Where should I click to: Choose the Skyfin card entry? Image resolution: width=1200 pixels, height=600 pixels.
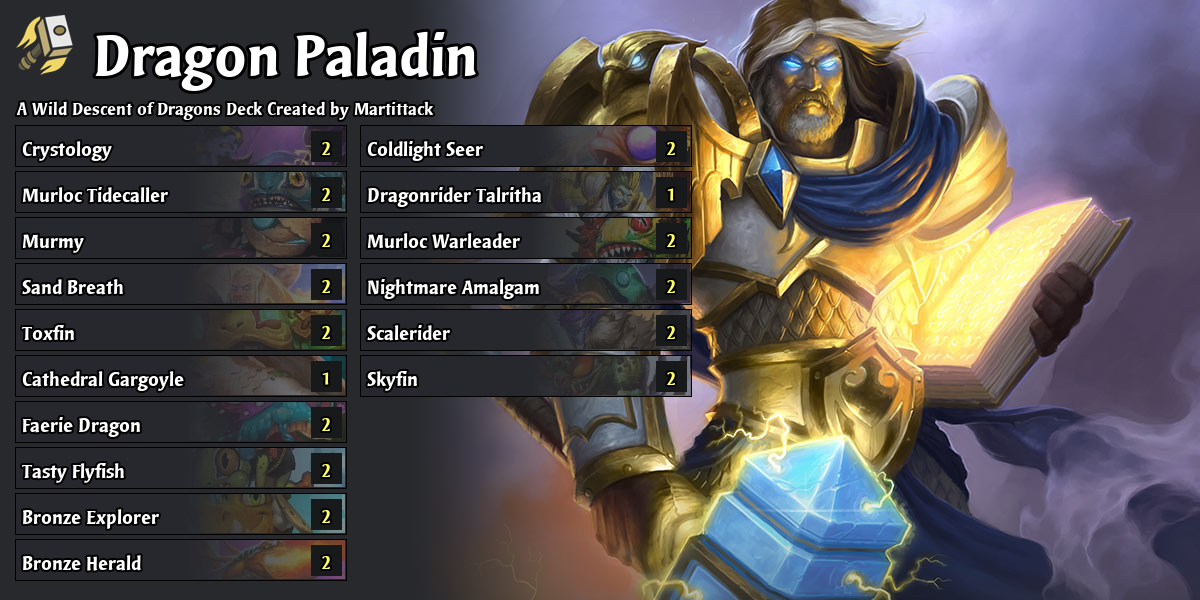tap(525, 380)
